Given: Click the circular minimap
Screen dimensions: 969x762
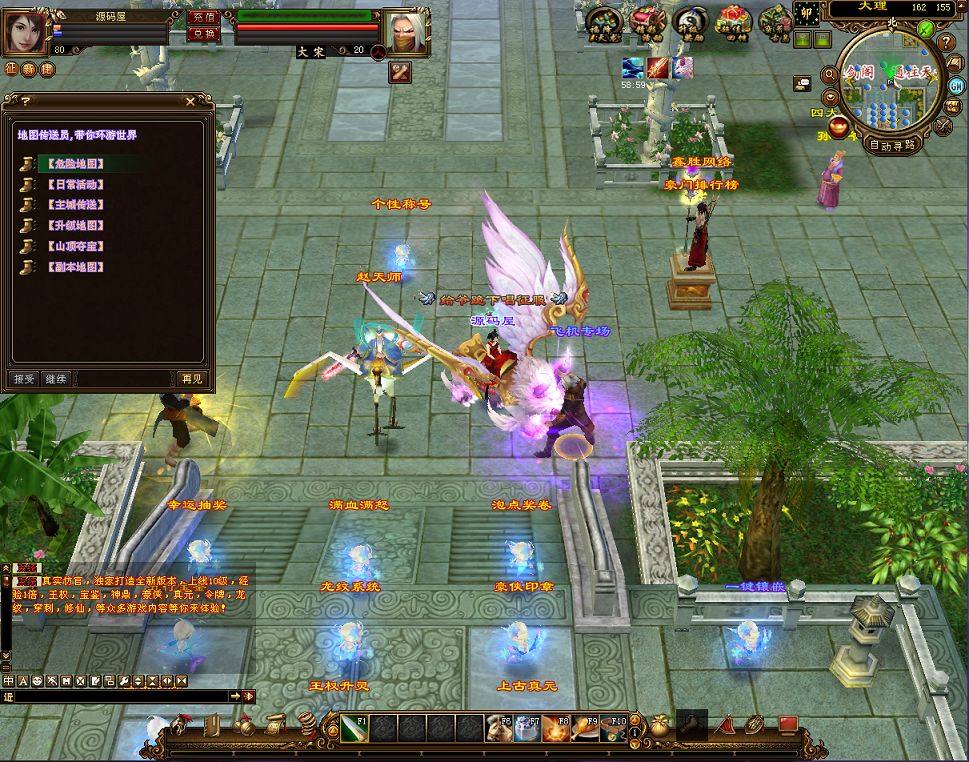Looking at the screenshot, I should [x=888, y=85].
